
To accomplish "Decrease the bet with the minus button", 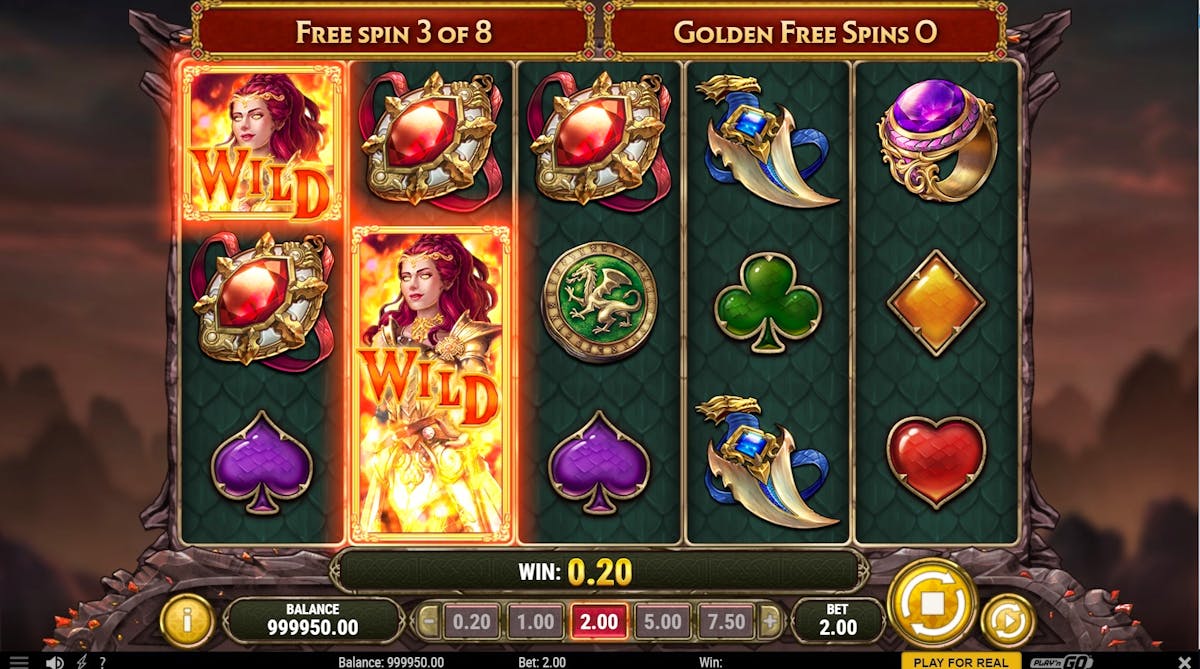I will click(428, 622).
